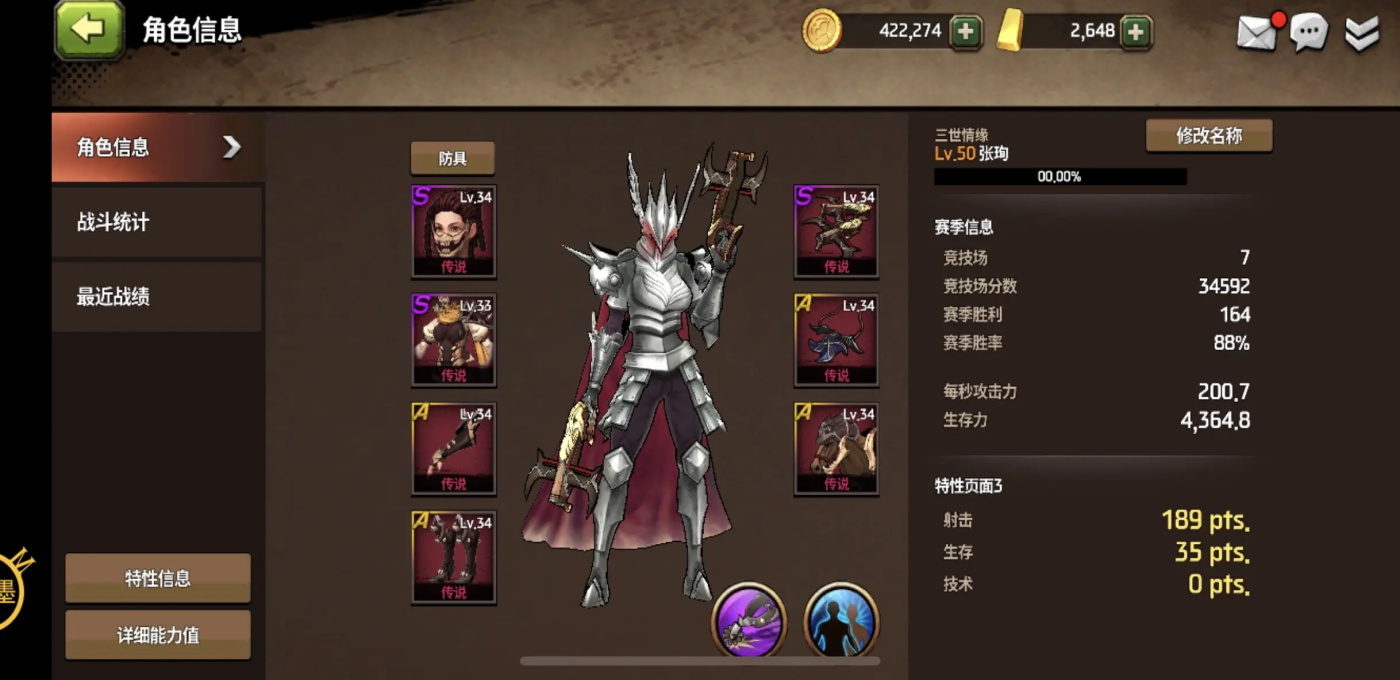Choose the Lv.34 gauntlet slot
Viewport: 1400px width, 680px height.
click(x=454, y=448)
